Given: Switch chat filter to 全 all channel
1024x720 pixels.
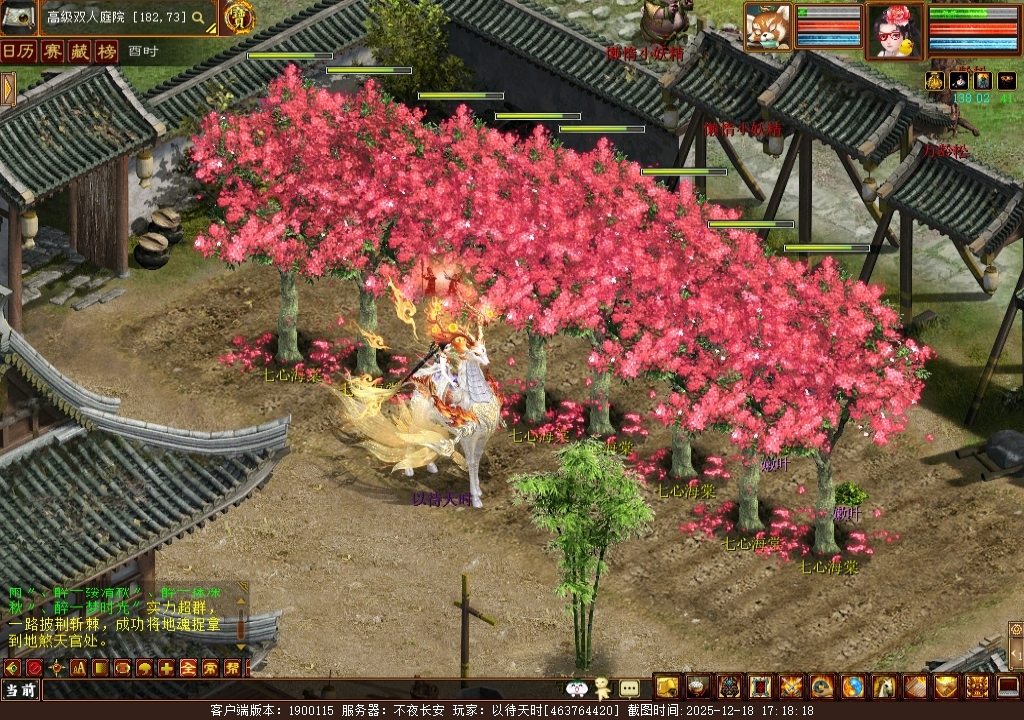Looking at the screenshot, I should point(187,668).
